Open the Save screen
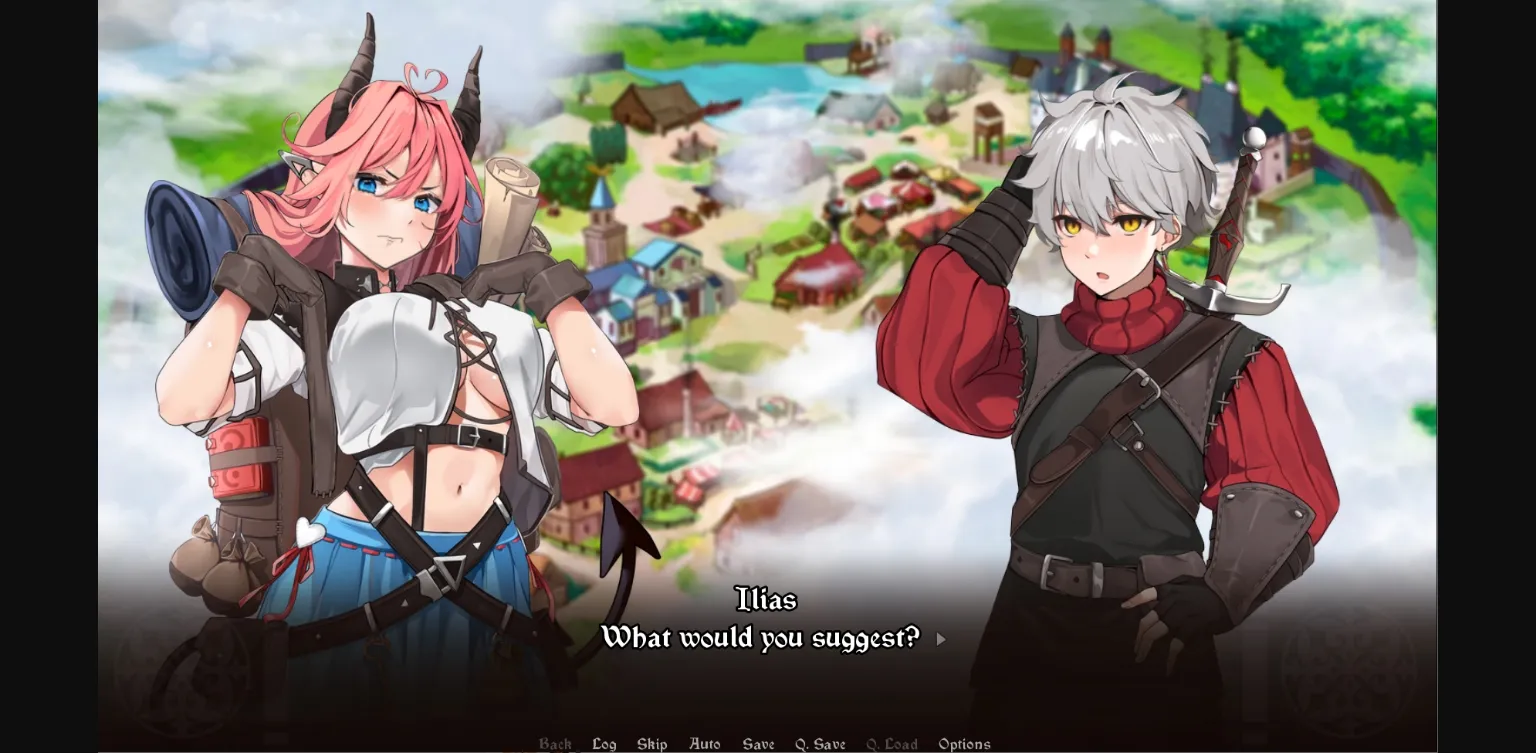This screenshot has height=753, width=1536. (758, 744)
